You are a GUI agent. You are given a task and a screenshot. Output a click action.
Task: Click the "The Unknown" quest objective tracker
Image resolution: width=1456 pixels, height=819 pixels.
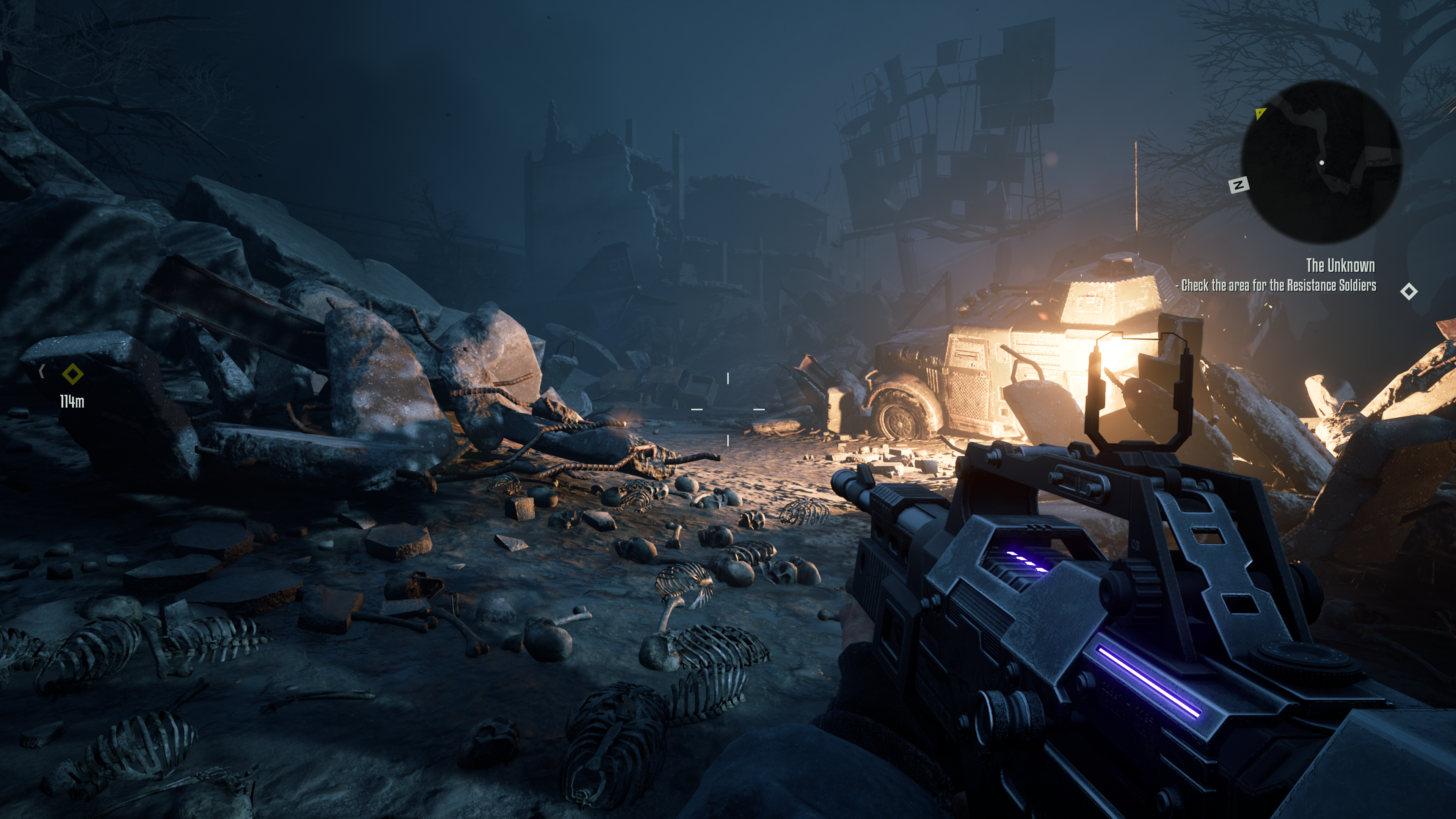1340,266
